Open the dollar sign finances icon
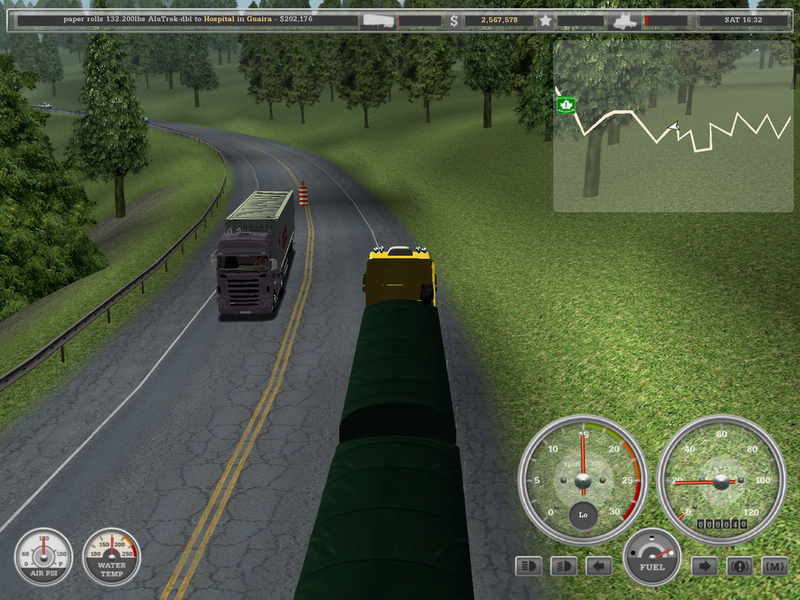 (454, 20)
